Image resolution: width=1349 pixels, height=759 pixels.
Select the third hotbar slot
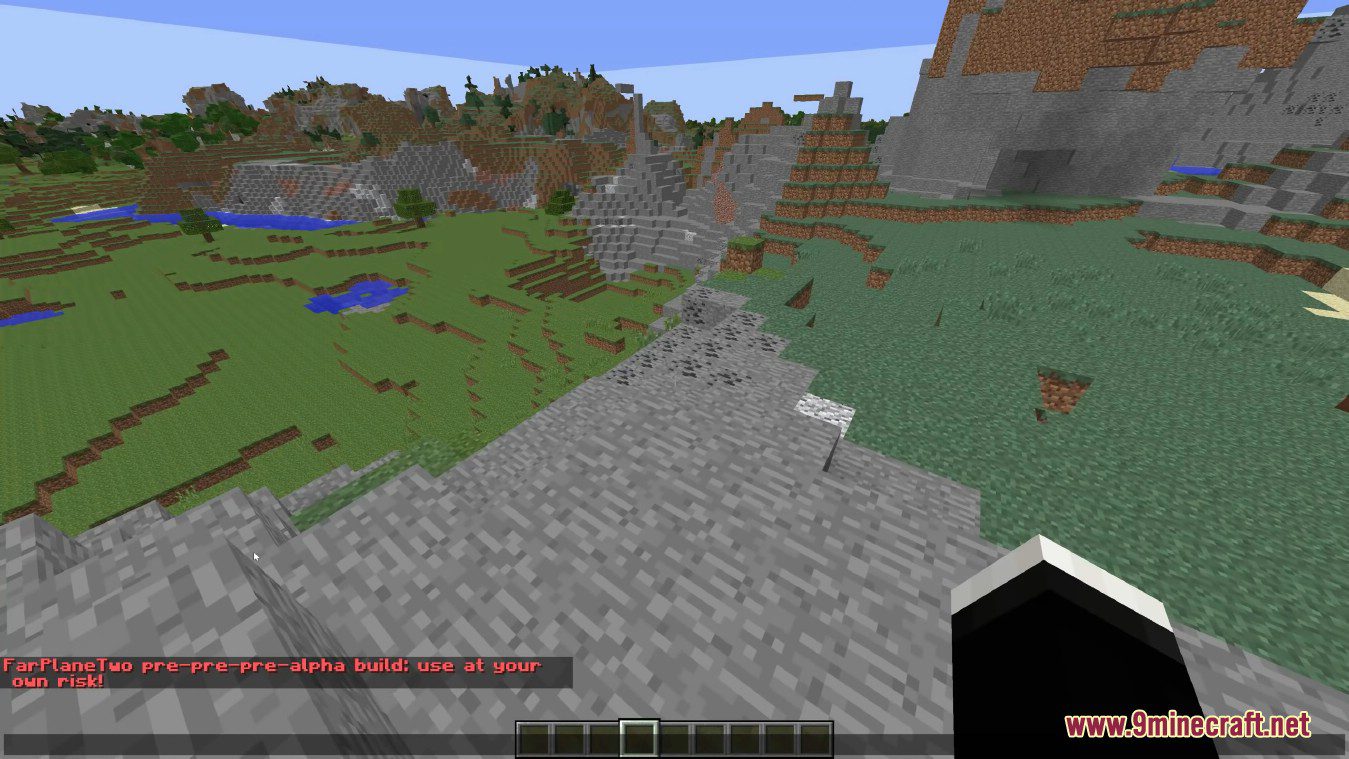tap(605, 735)
